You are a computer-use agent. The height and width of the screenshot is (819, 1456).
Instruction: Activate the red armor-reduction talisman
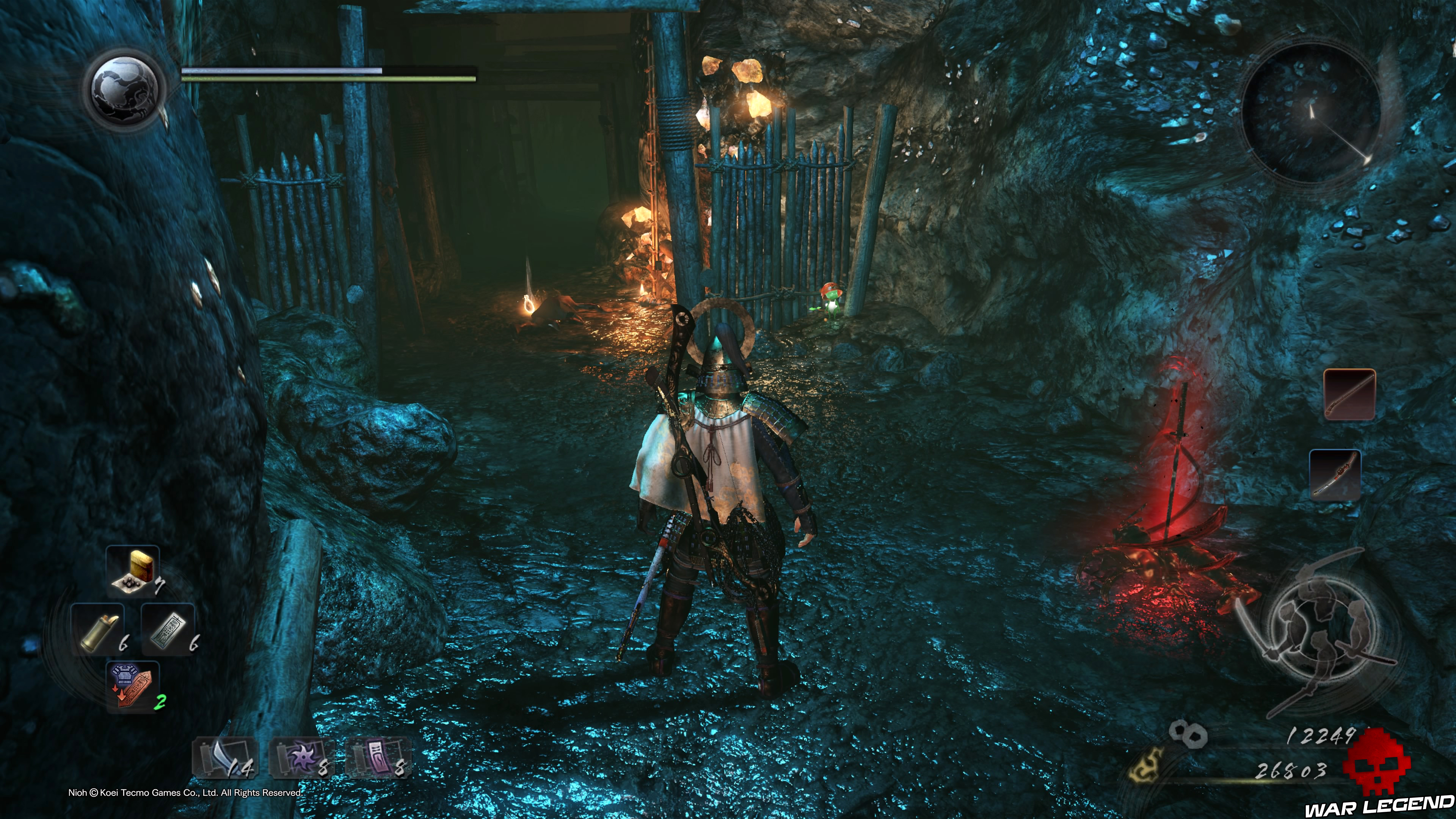click(x=133, y=686)
